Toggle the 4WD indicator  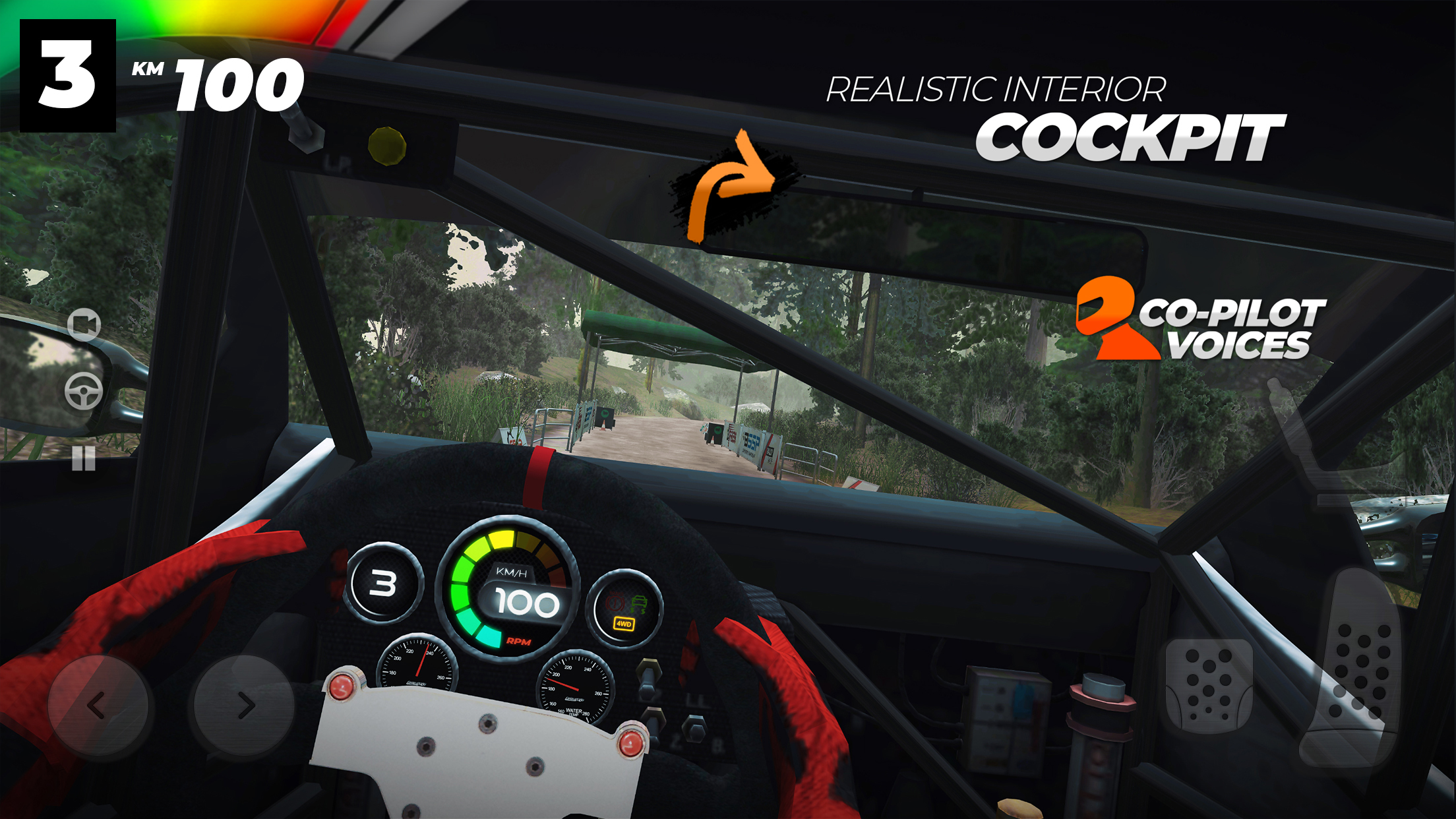[624, 624]
